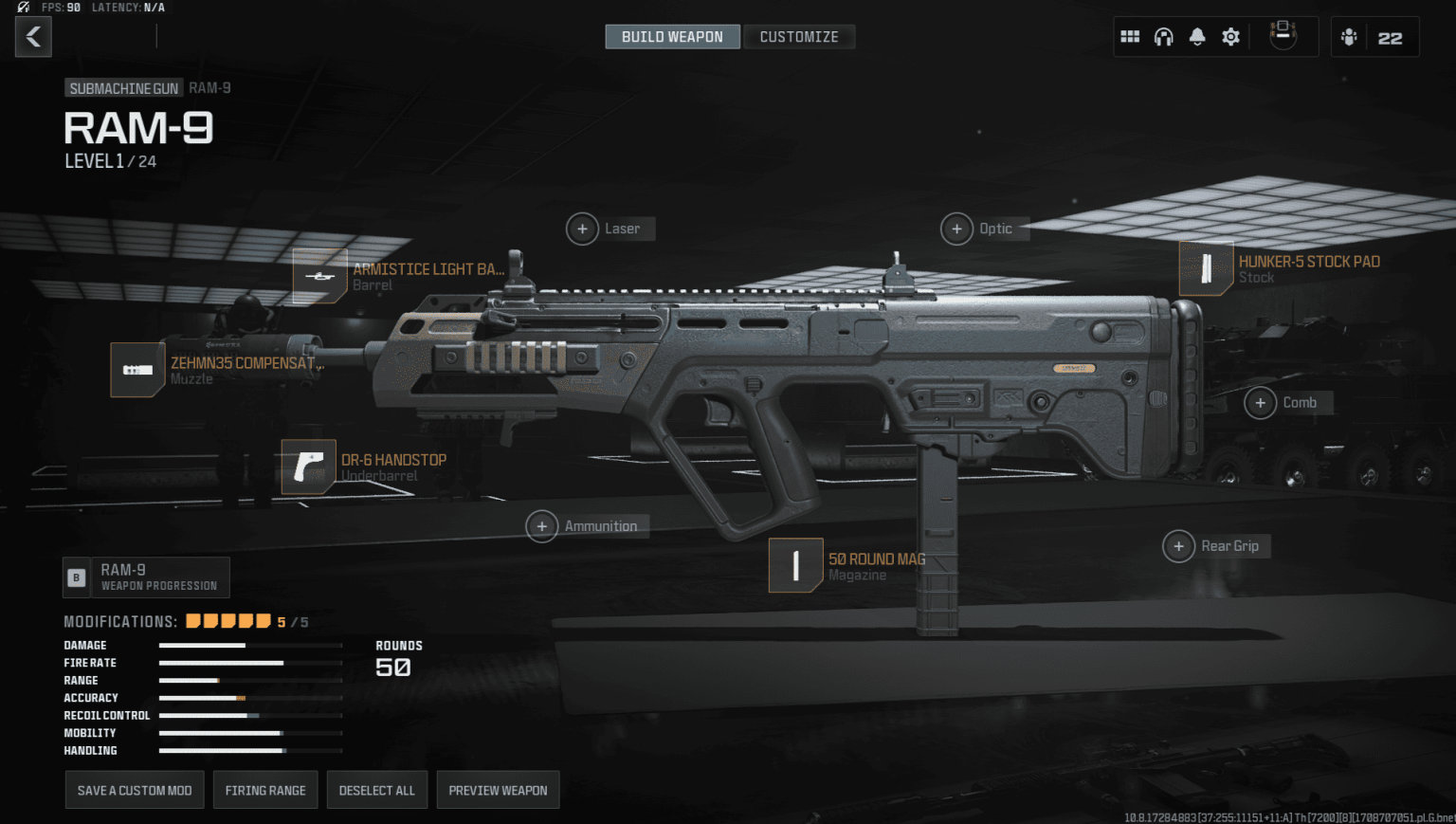Select the ZEHMN35 Compensator muzzle icon
The image size is (1456, 824).
[137, 370]
